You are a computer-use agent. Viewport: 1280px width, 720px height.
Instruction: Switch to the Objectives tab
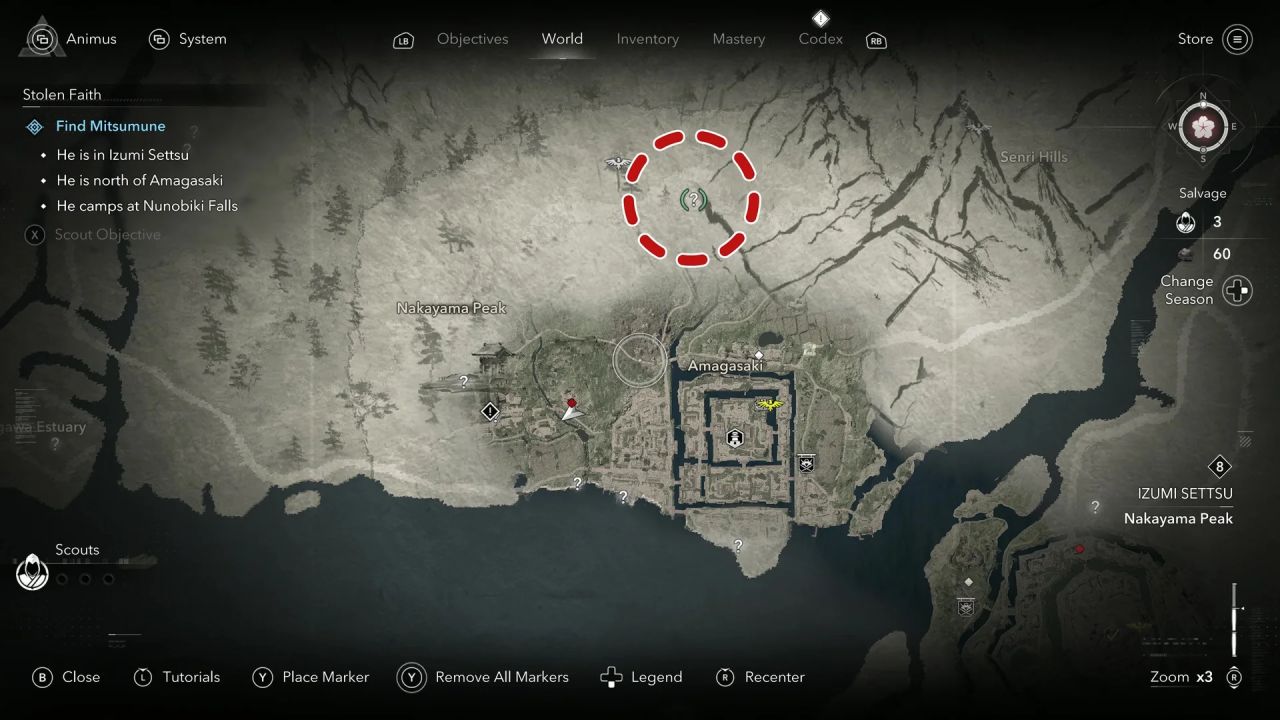click(x=472, y=39)
